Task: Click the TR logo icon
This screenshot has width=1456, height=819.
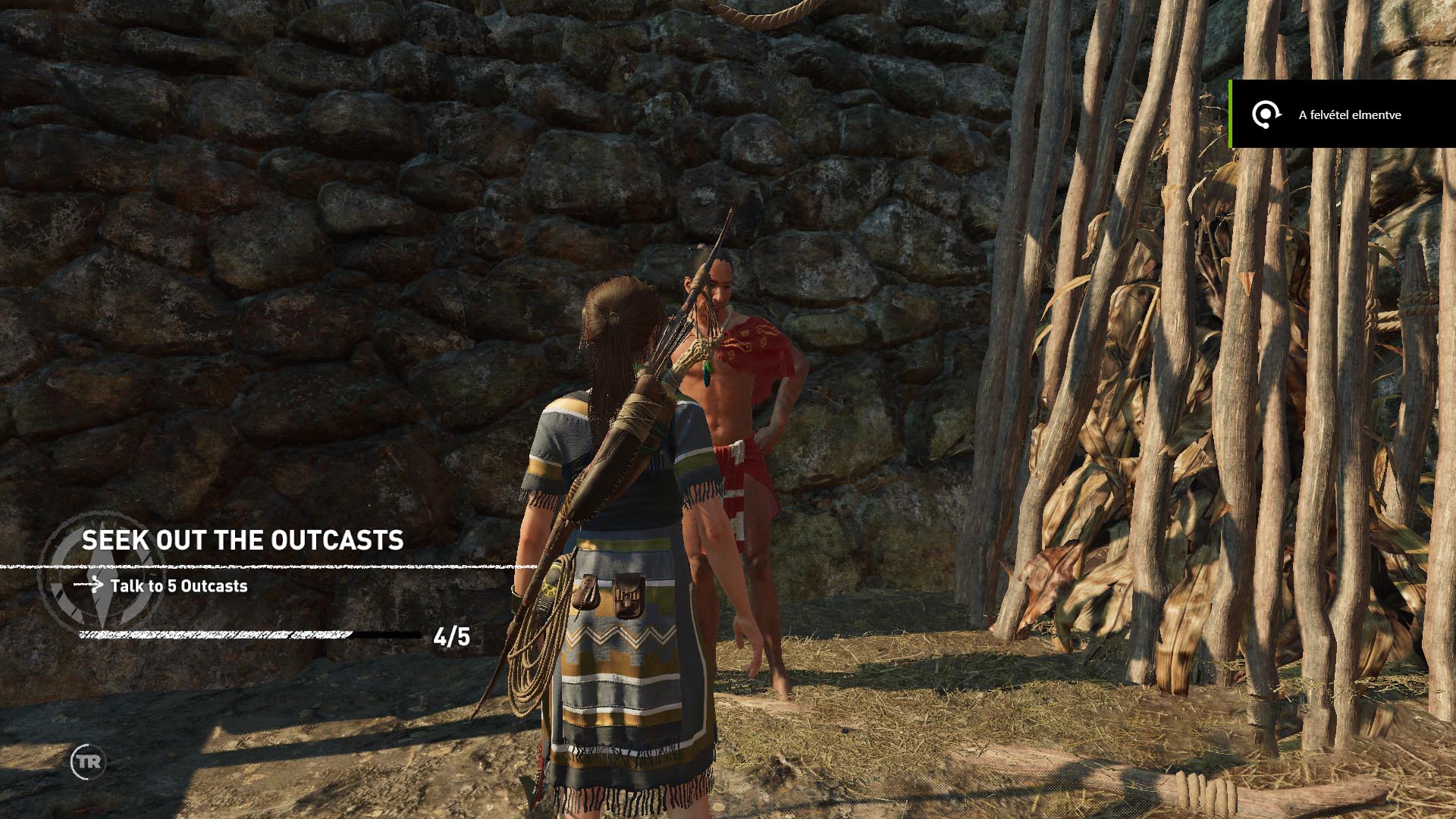Action: (88, 762)
